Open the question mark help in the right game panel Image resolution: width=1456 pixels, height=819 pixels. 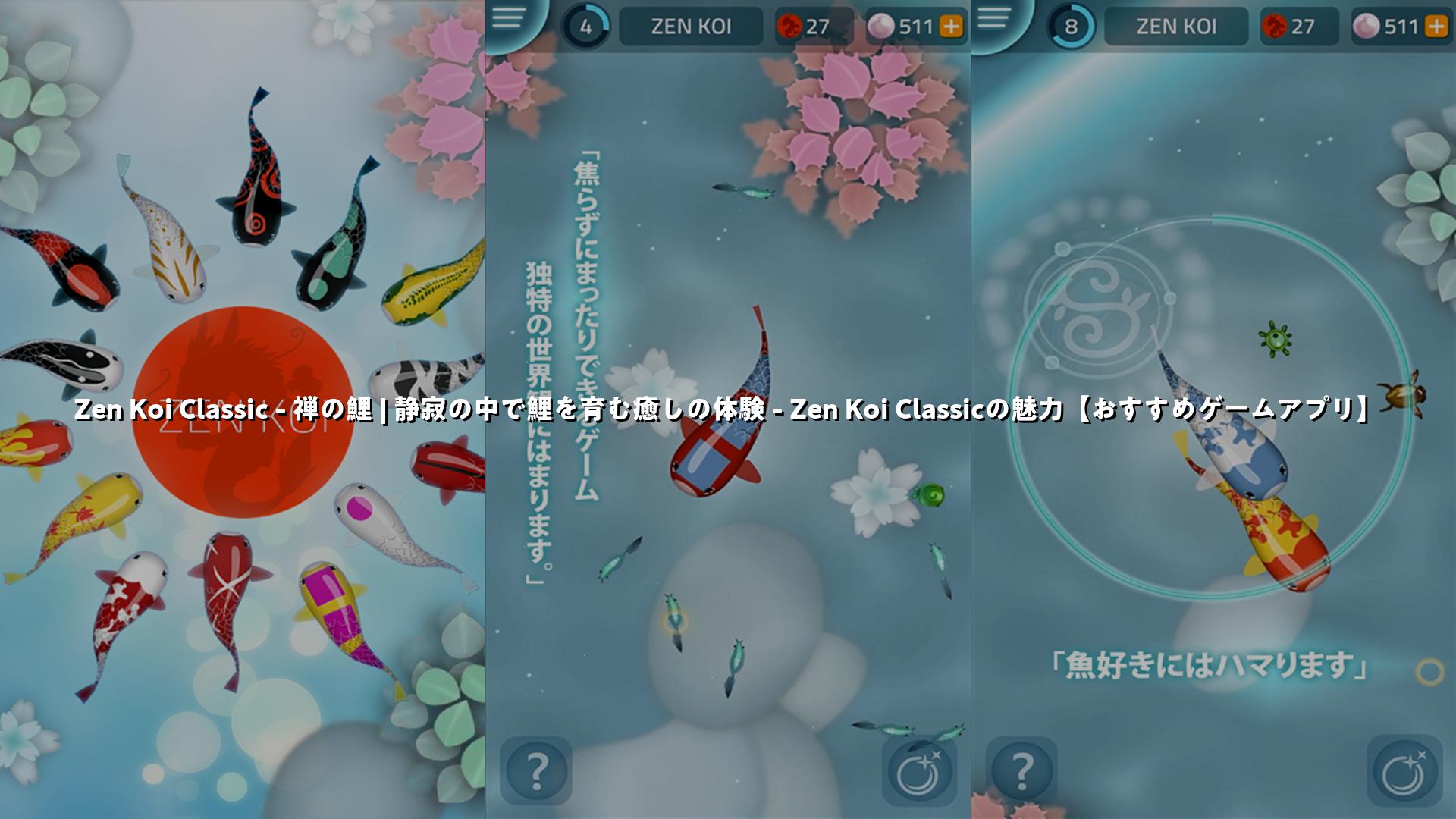click(x=1021, y=770)
